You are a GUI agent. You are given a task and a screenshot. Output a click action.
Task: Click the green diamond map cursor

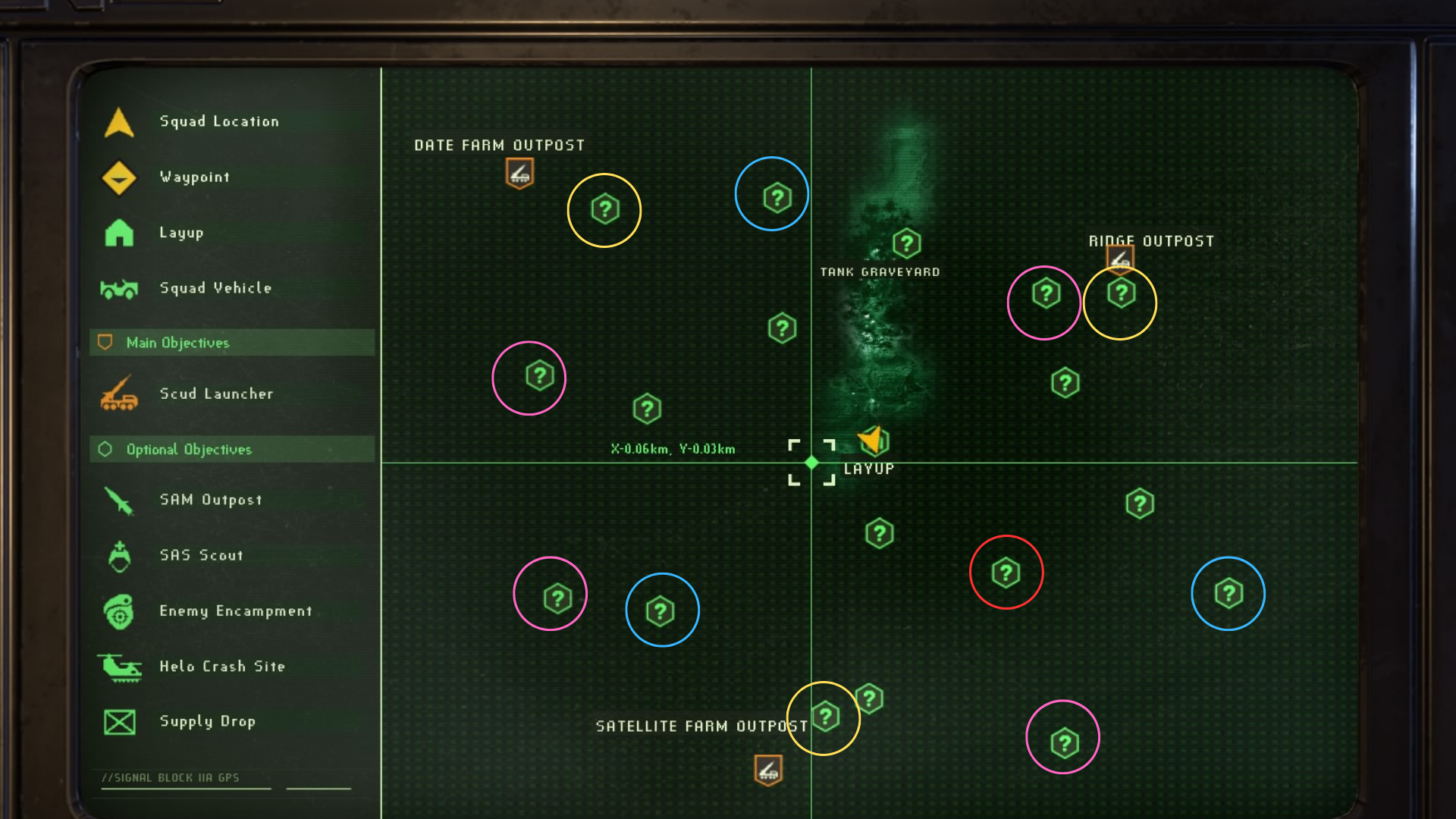[811, 463]
